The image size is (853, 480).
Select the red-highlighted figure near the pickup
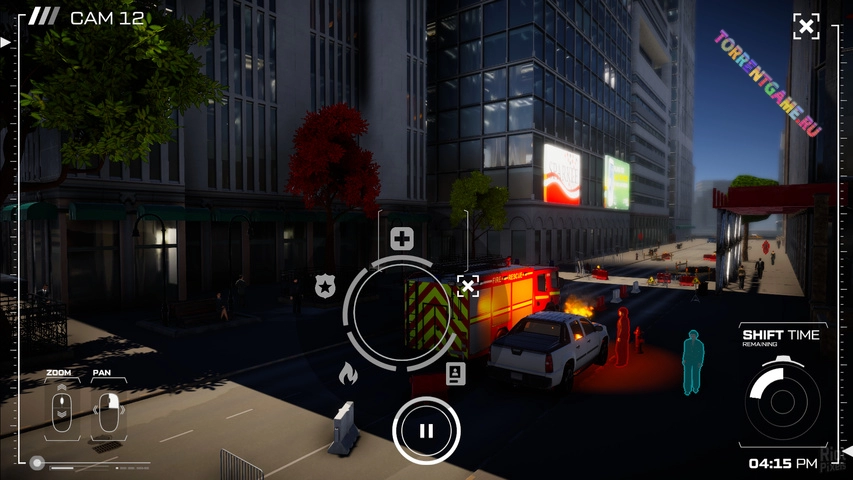tap(623, 336)
